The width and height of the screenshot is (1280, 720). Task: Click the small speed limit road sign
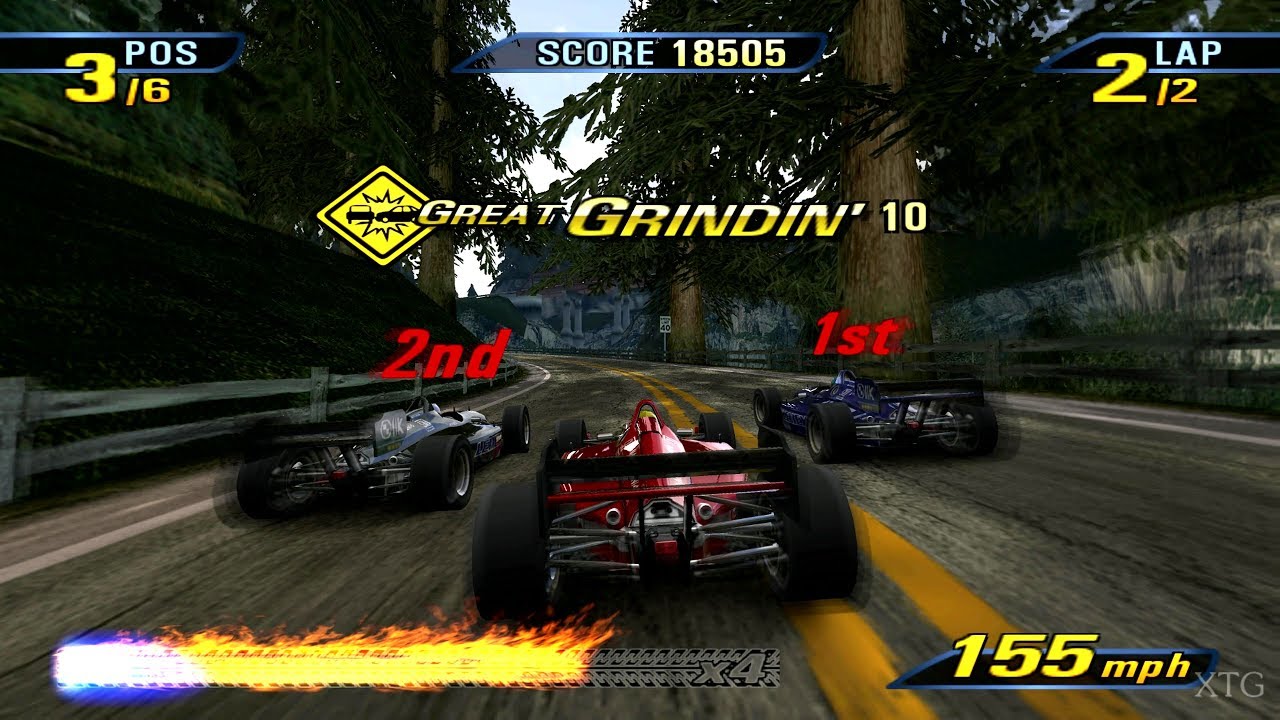click(665, 324)
